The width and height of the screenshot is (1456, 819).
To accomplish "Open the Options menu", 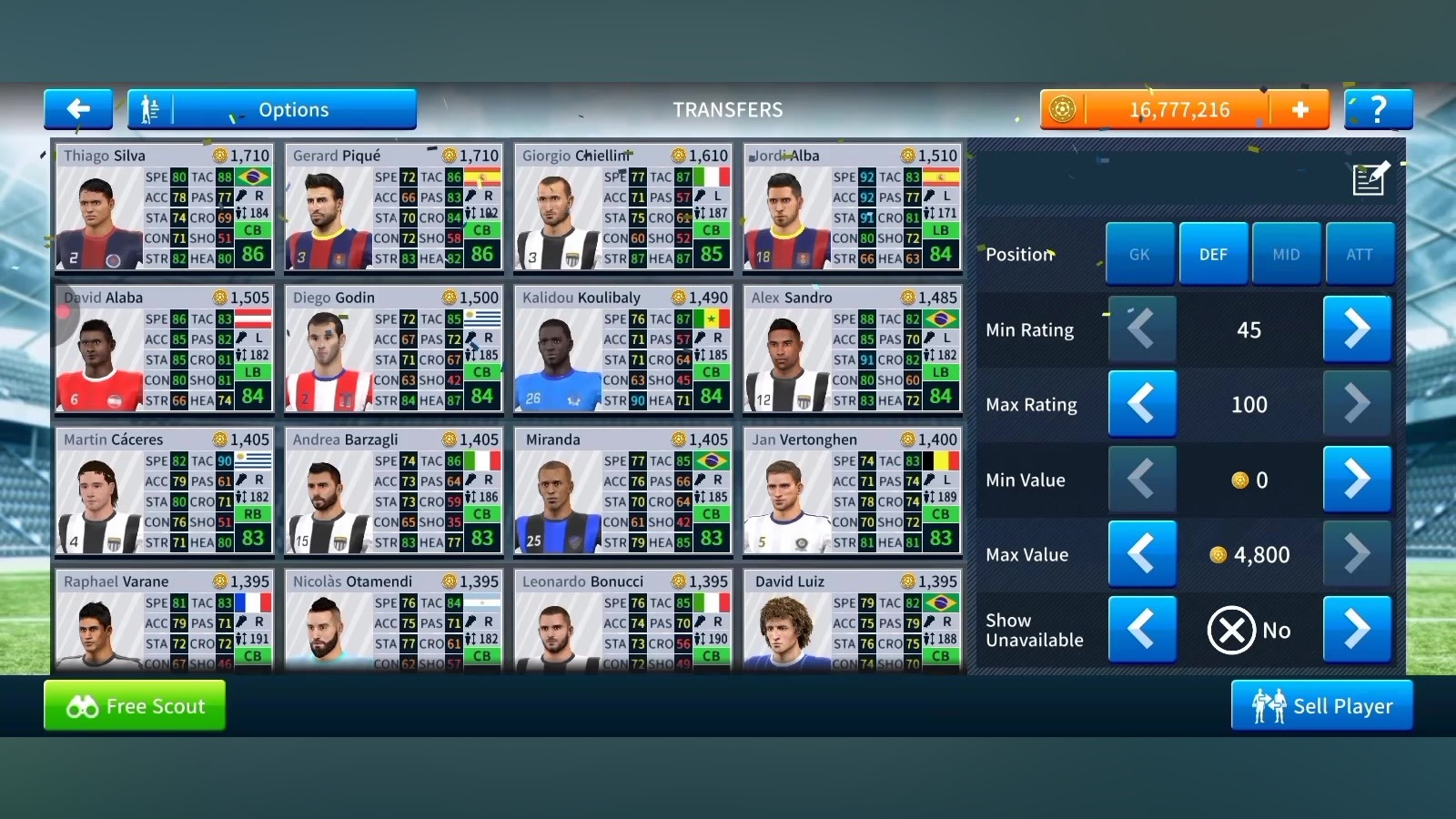I will [x=272, y=109].
